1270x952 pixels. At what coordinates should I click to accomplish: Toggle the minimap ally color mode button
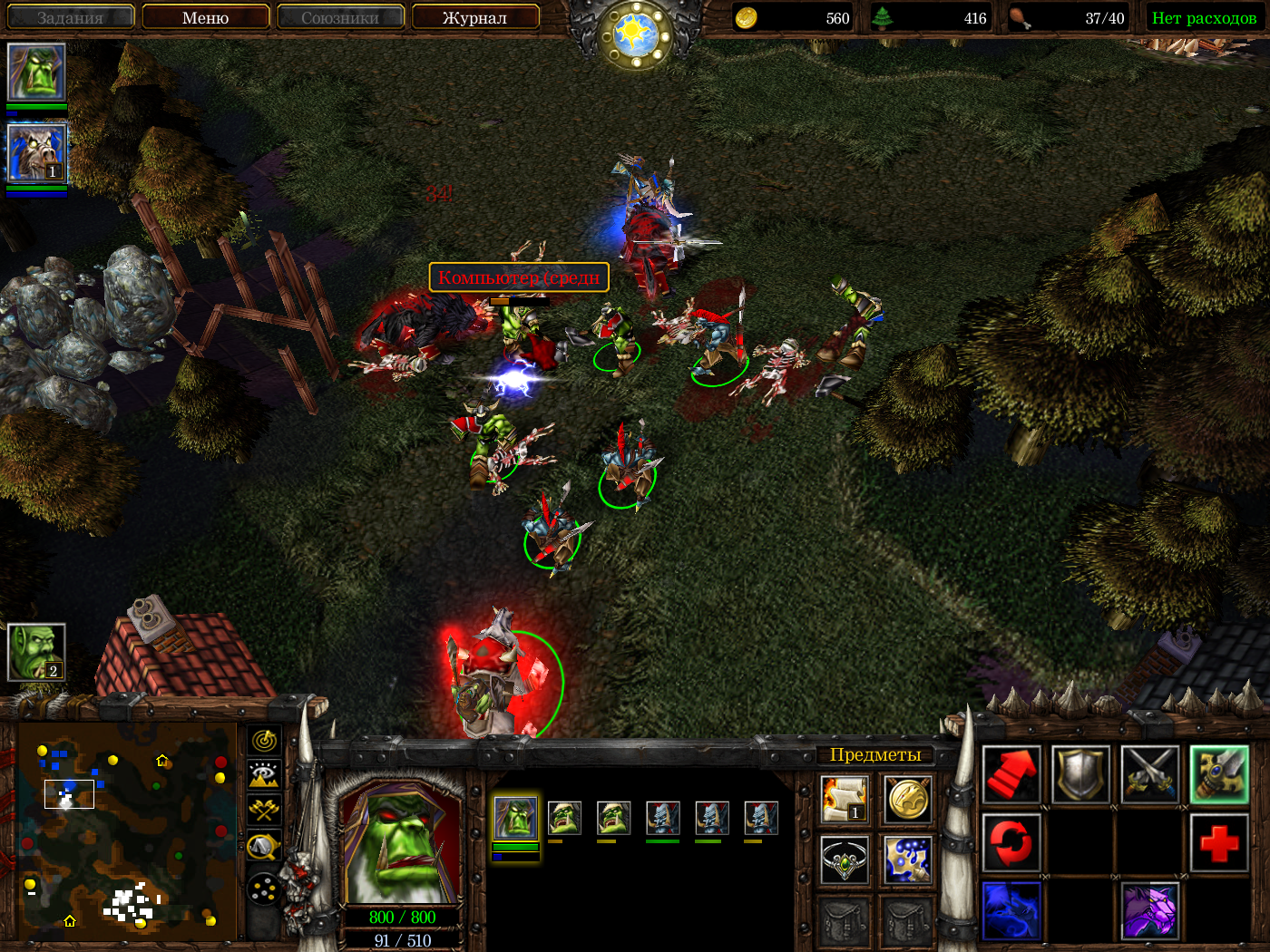[264, 810]
